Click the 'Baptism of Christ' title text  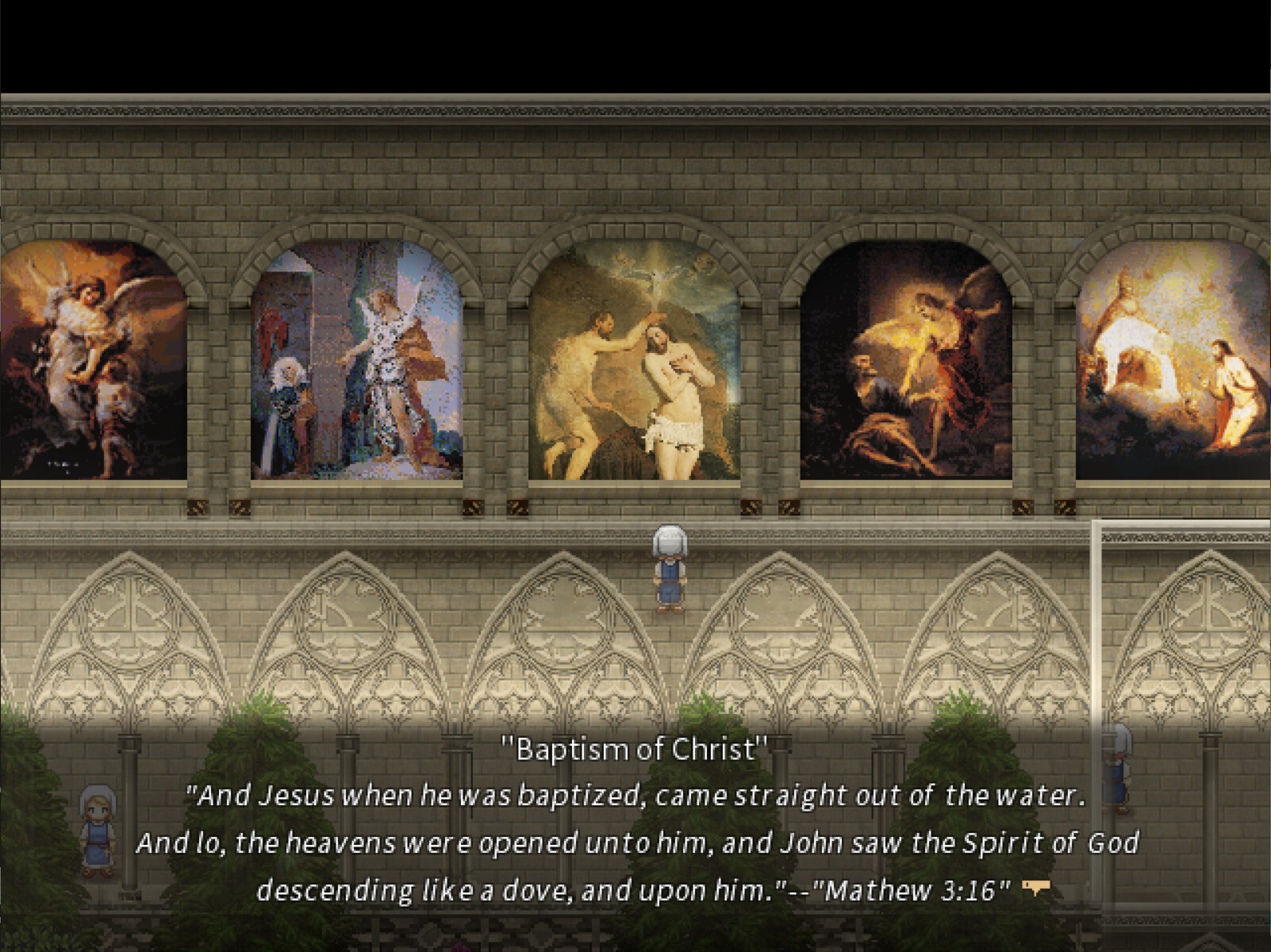click(x=635, y=747)
